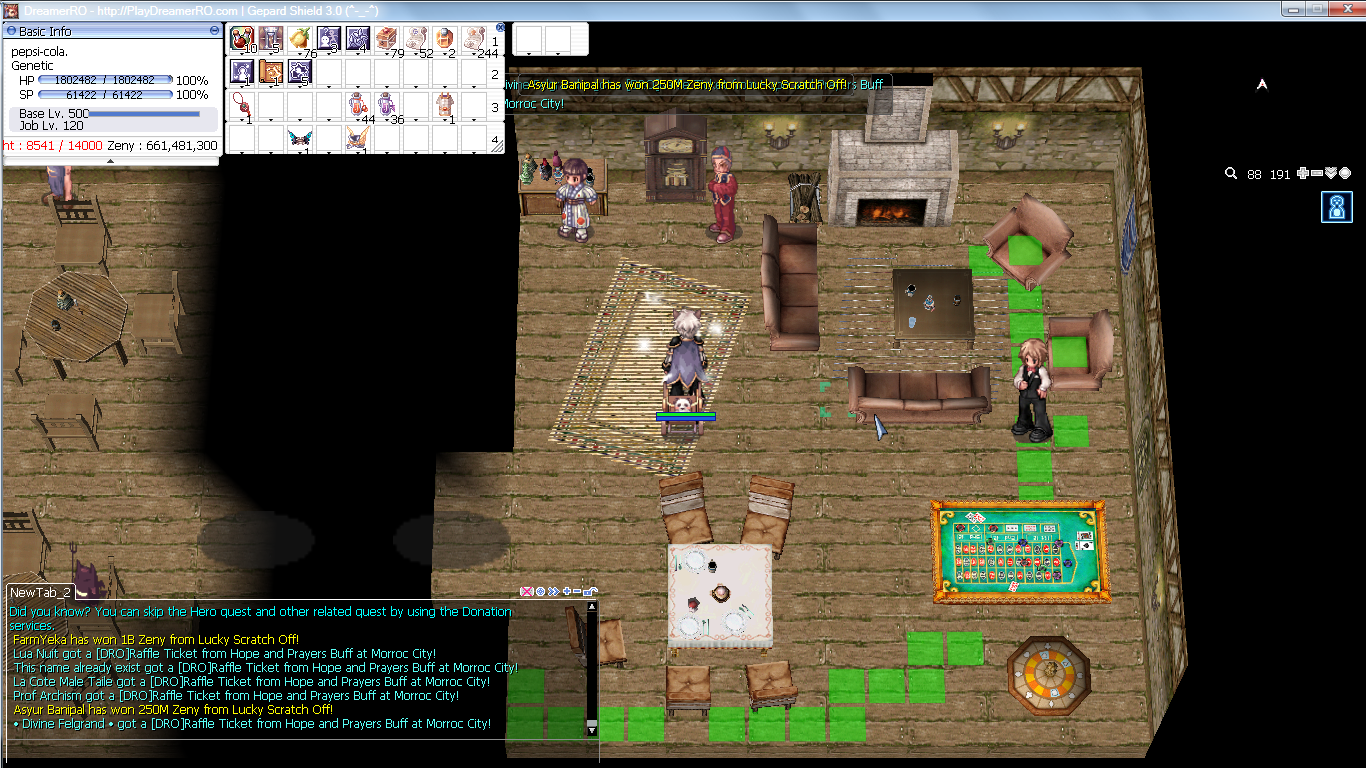Activate the orange scroll map item

point(270,71)
